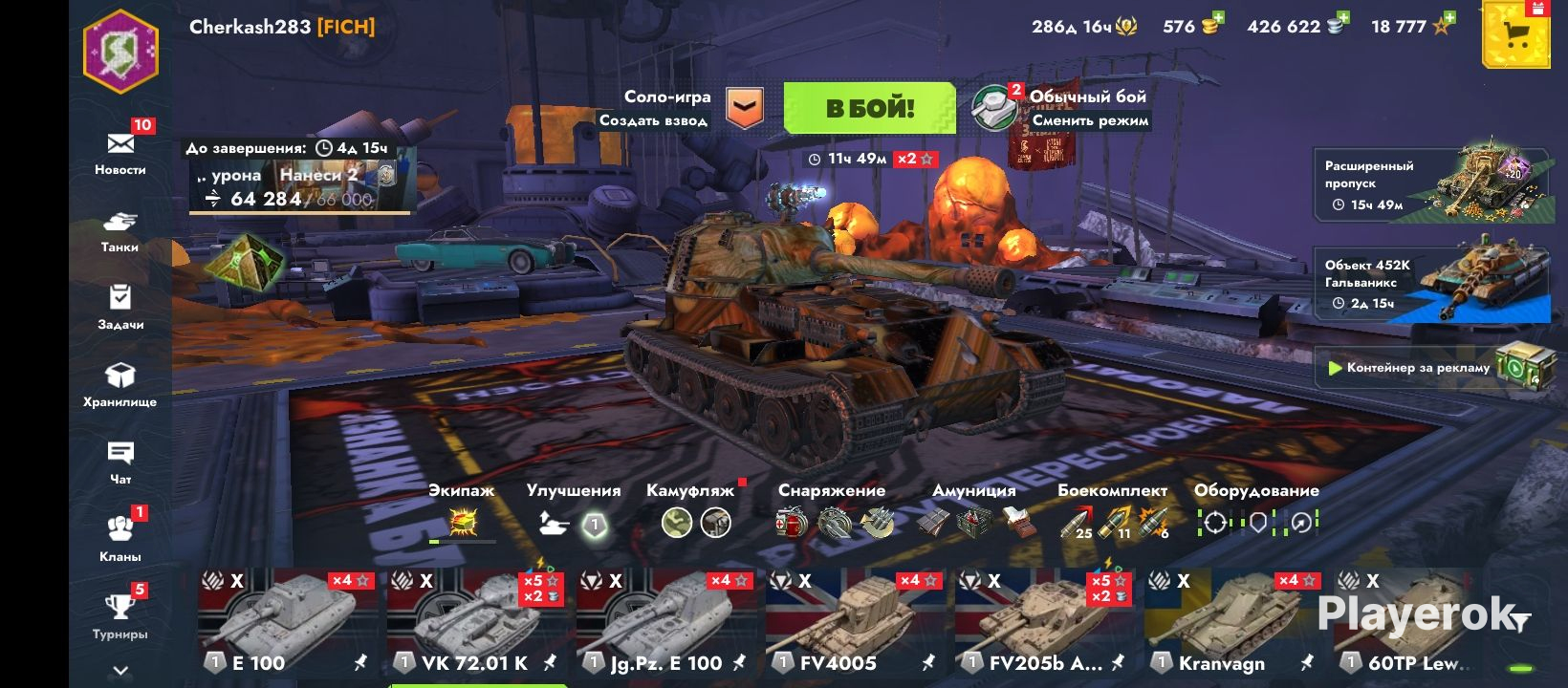The height and width of the screenshot is (688, 1568).
Task: Open the Хранилище storage
Action: (120, 383)
